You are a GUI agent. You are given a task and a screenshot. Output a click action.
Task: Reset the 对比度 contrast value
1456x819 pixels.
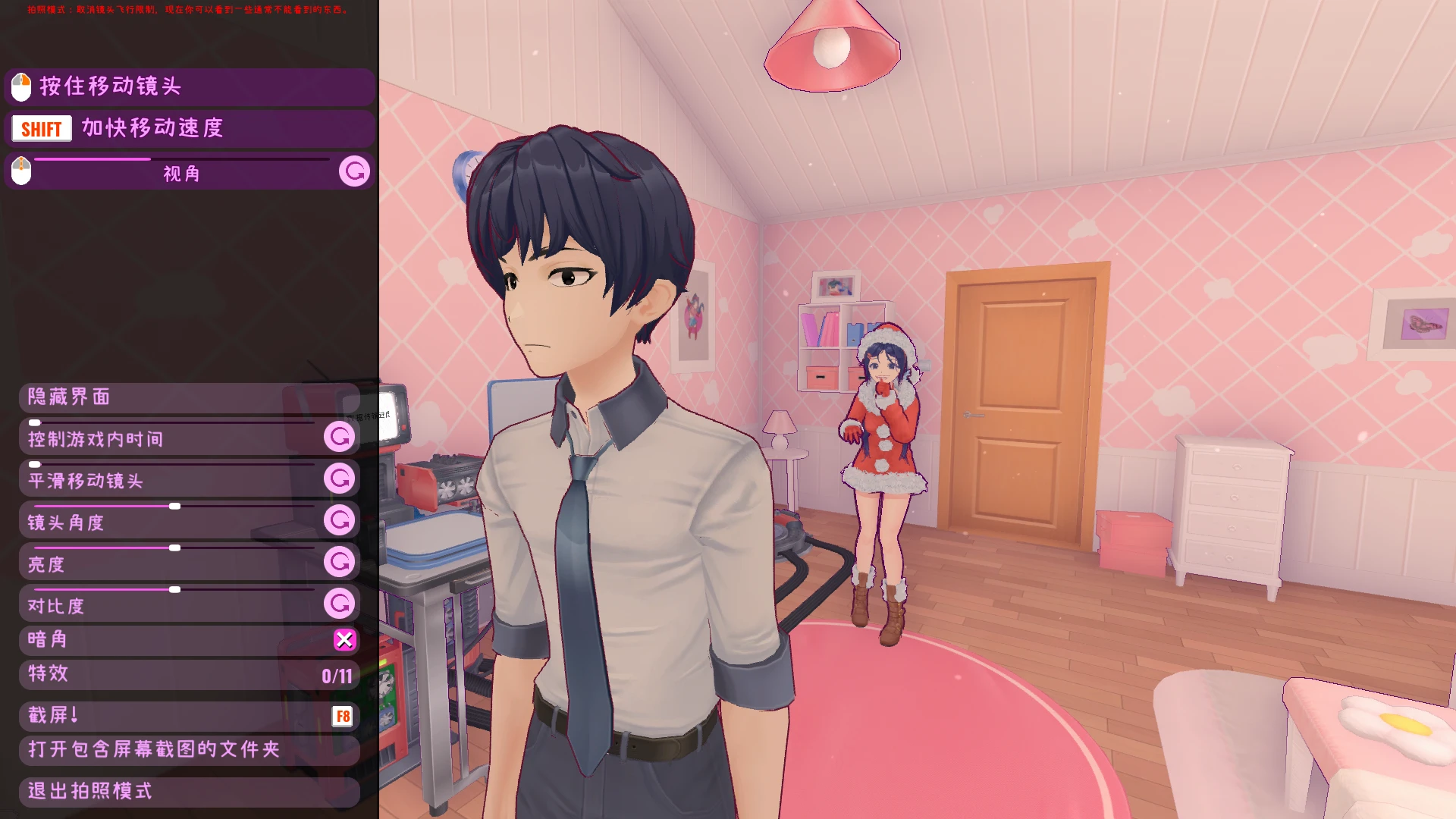(339, 604)
